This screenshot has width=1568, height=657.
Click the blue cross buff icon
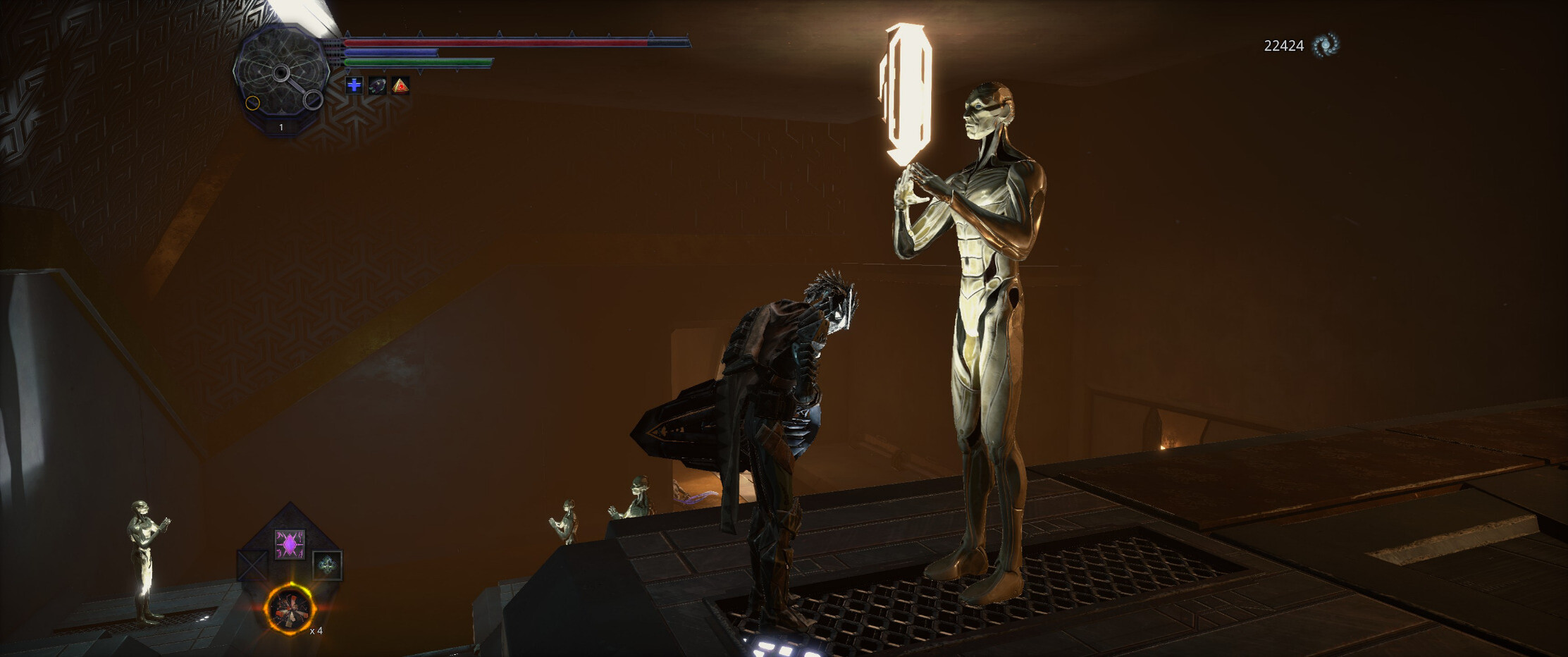354,85
